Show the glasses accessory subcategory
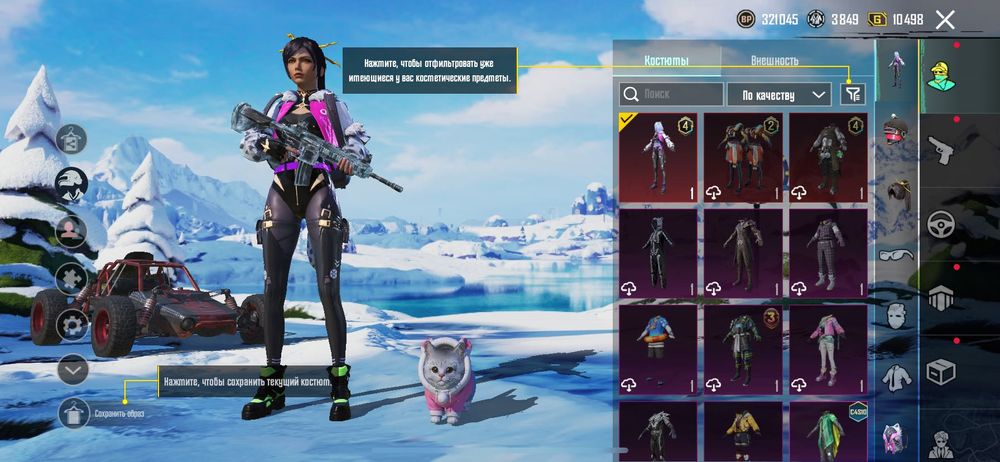The image size is (1000, 462). tap(896, 254)
